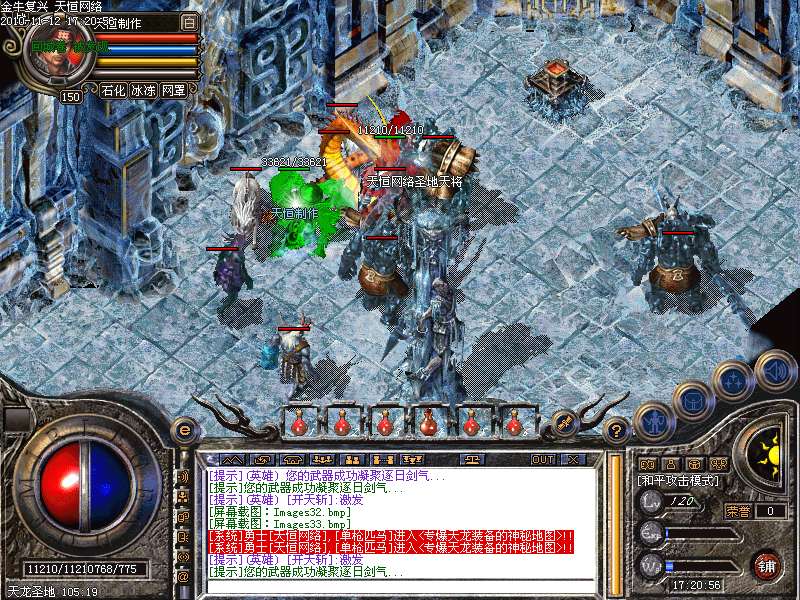Use the first red potion in belt
800x600 pixels.
pos(299,423)
